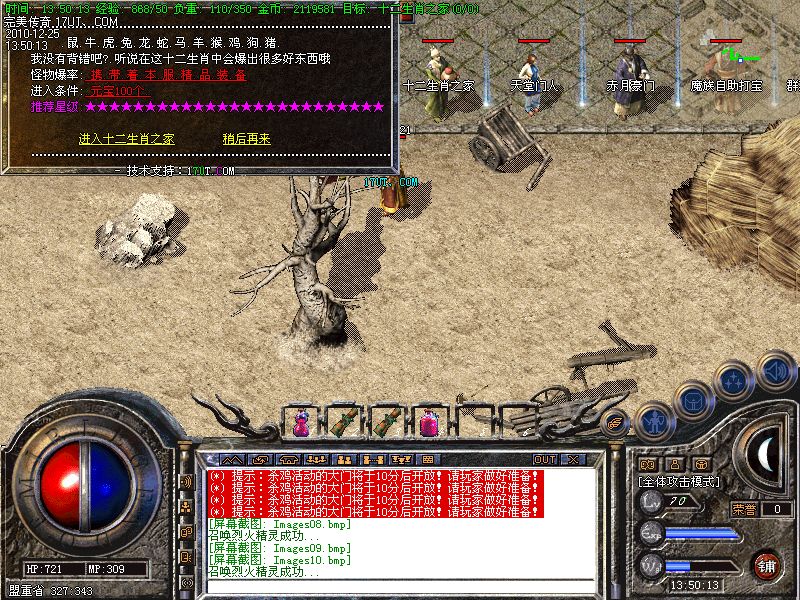Open the red 铺 shop button
Image resolution: width=800 pixels, height=600 pixels.
pyautogui.click(x=766, y=565)
